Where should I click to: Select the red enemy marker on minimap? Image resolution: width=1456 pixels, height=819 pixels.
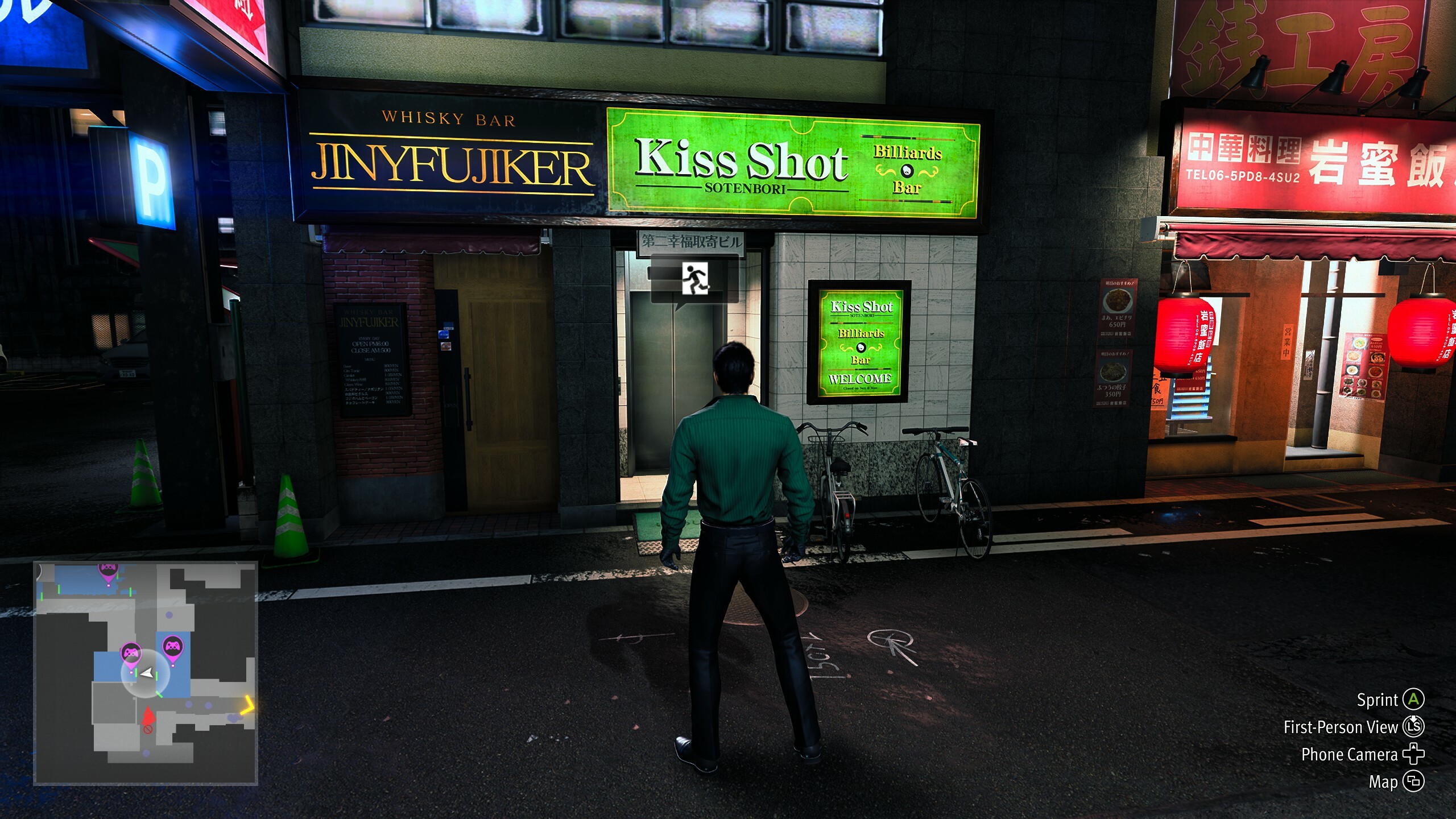(148, 715)
